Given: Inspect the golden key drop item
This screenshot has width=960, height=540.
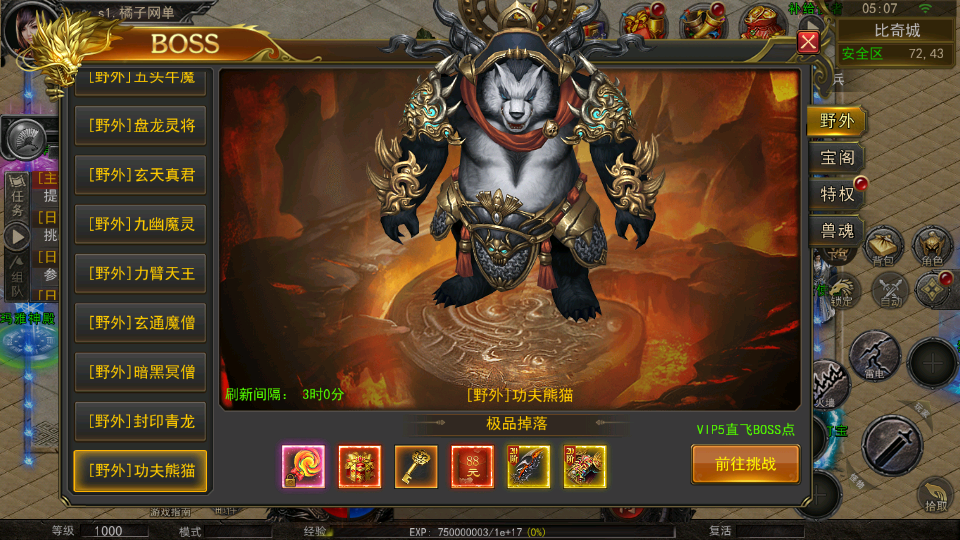Looking at the screenshot, I should click(x=415, y=466).
